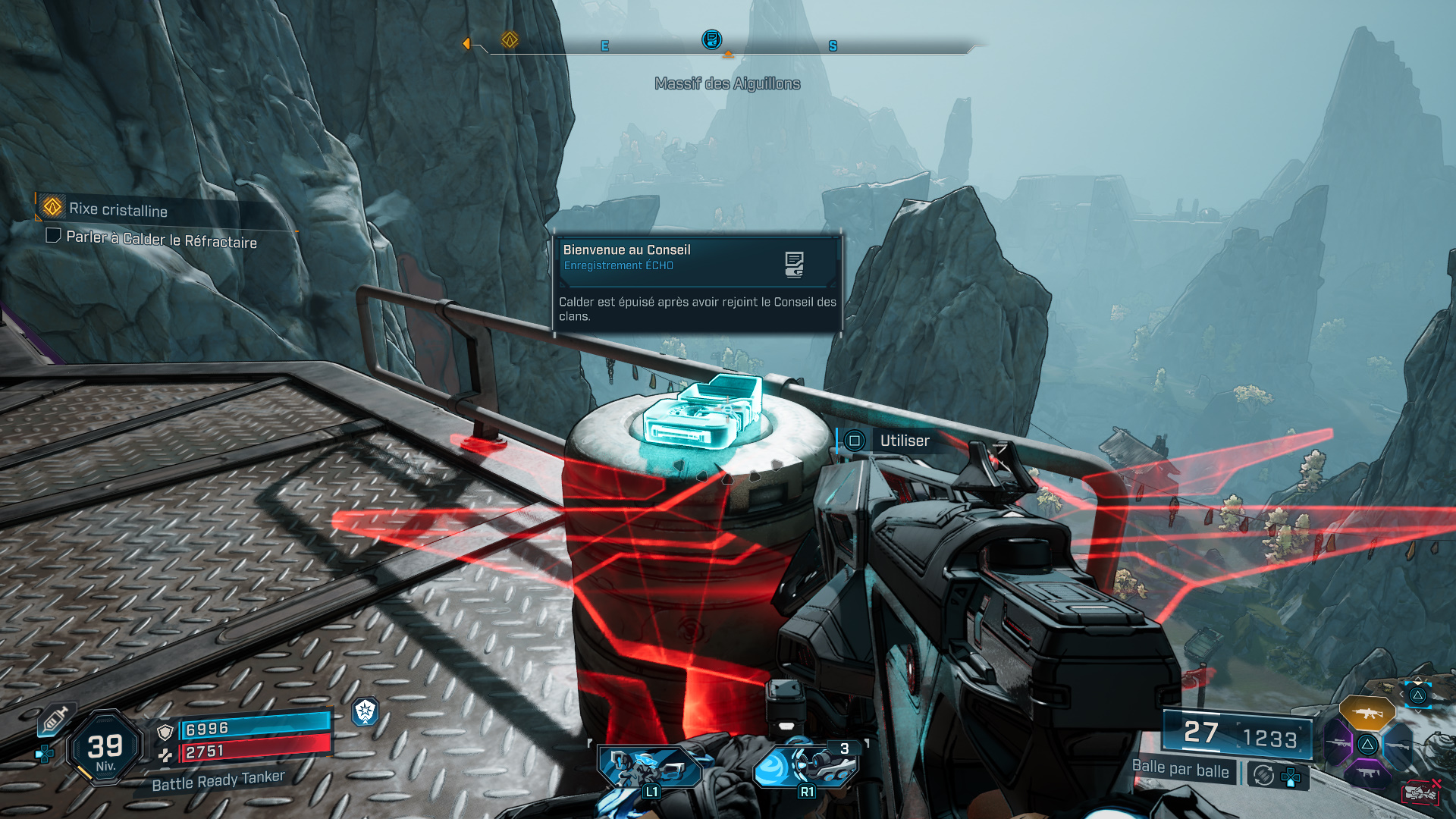Click the health cross icon beside the 2751 bar
The width and height of the screenshot is (1456, 819).
pyautogui.click(x=165, y=755)
